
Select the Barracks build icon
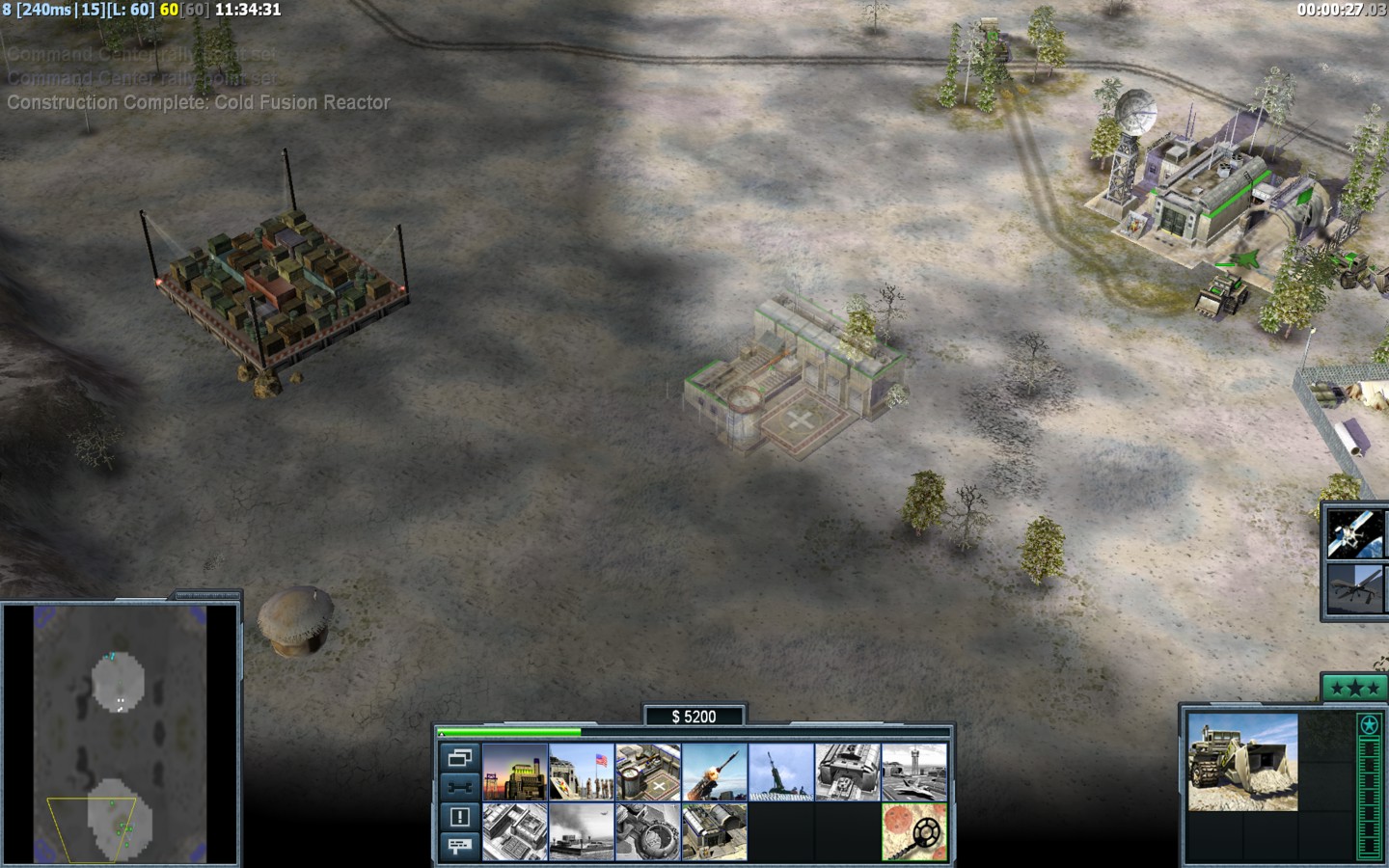coord(582,772)
